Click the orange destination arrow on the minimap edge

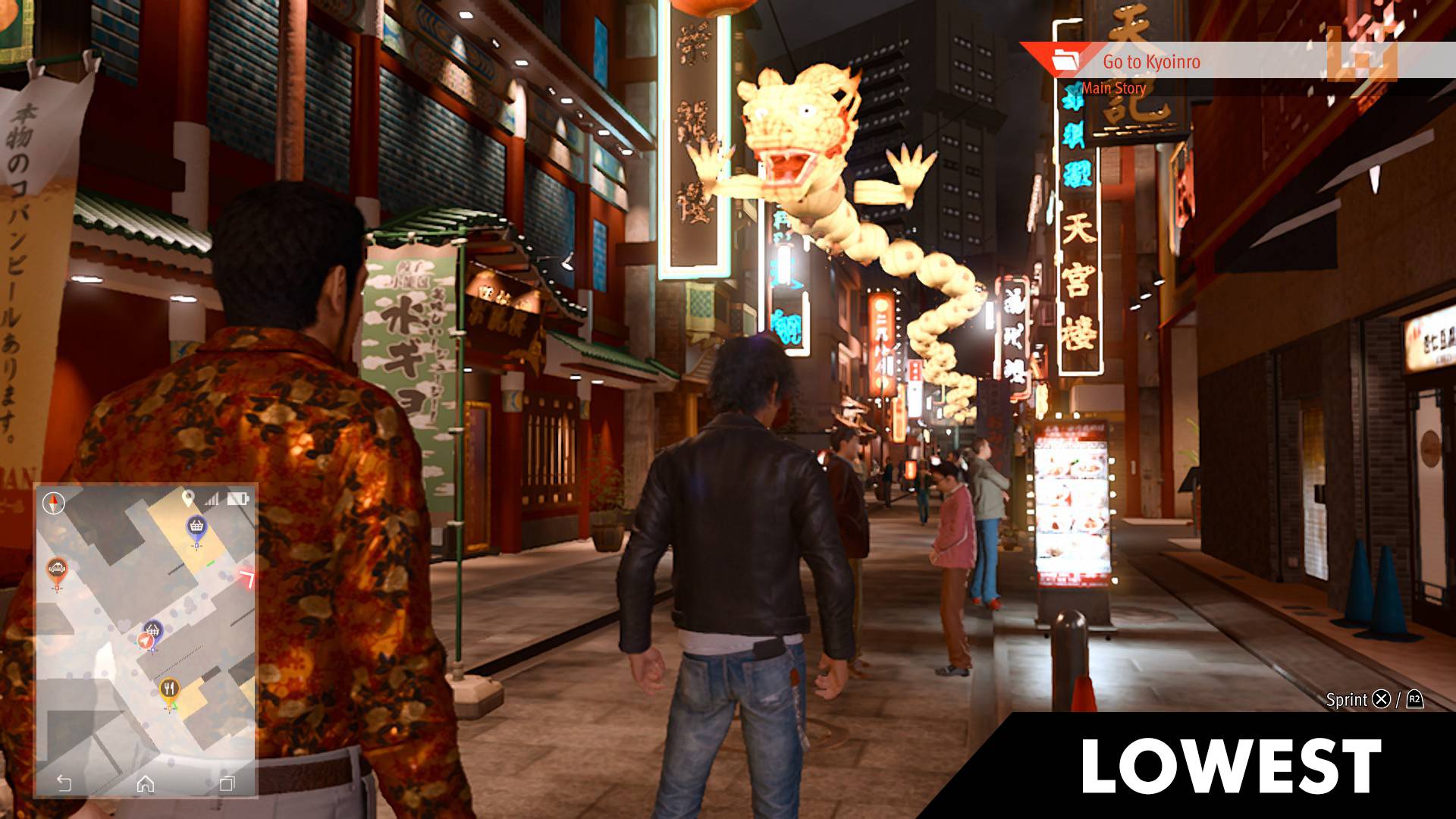249,576
